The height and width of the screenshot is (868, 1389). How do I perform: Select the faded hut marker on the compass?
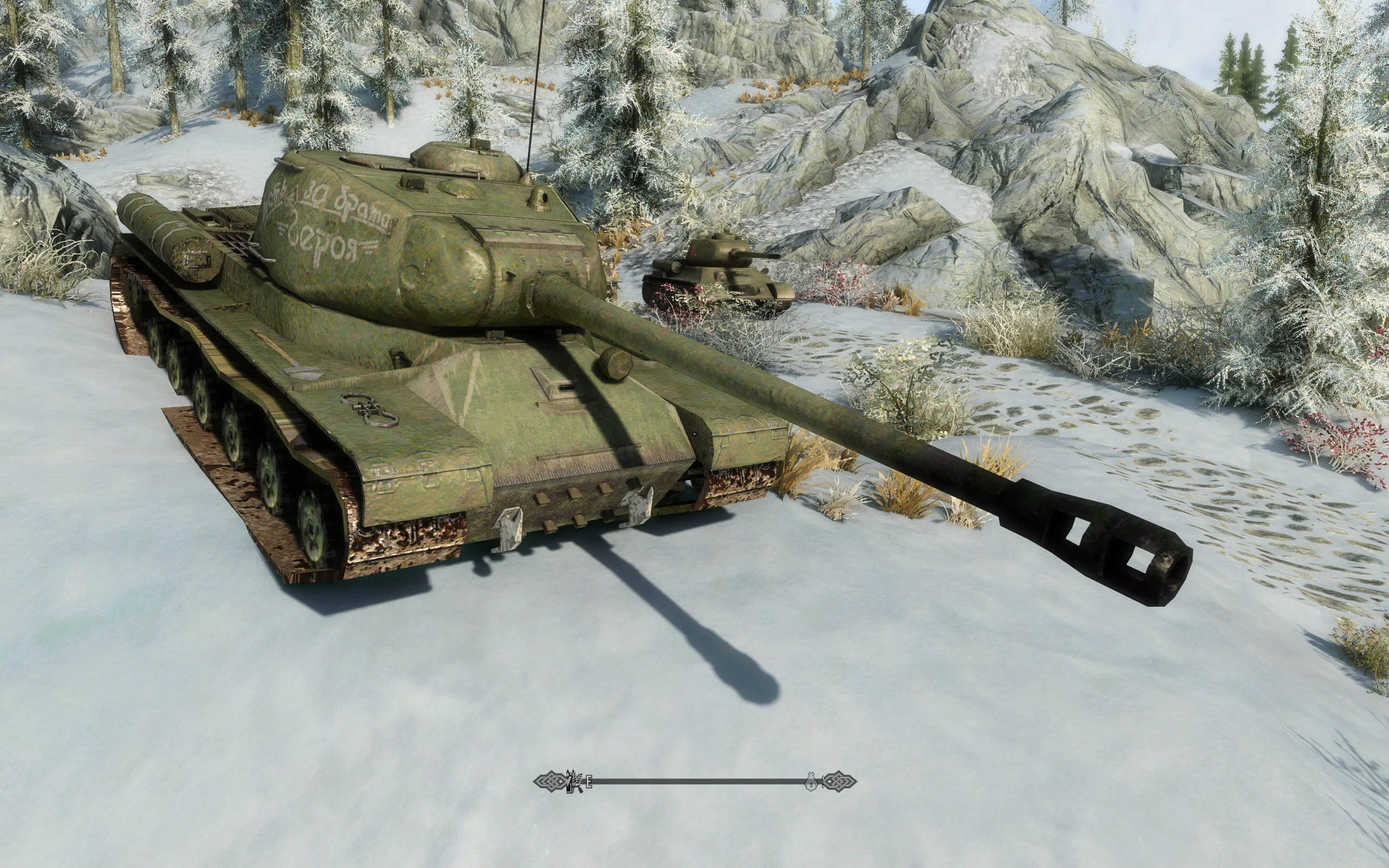coord(811,781)
